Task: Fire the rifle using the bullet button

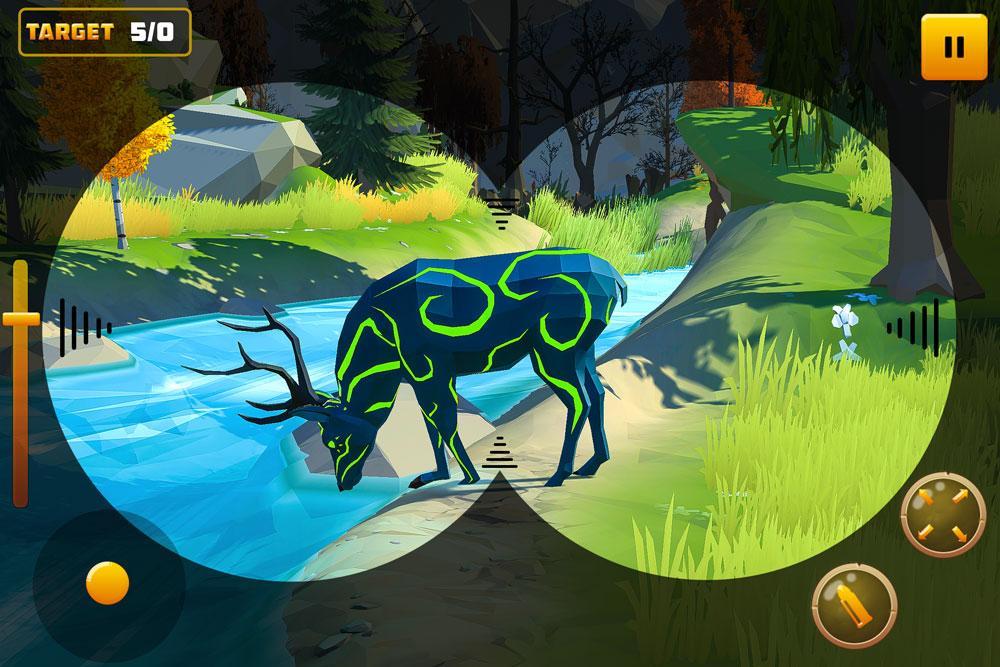Action: pos(853,605)
